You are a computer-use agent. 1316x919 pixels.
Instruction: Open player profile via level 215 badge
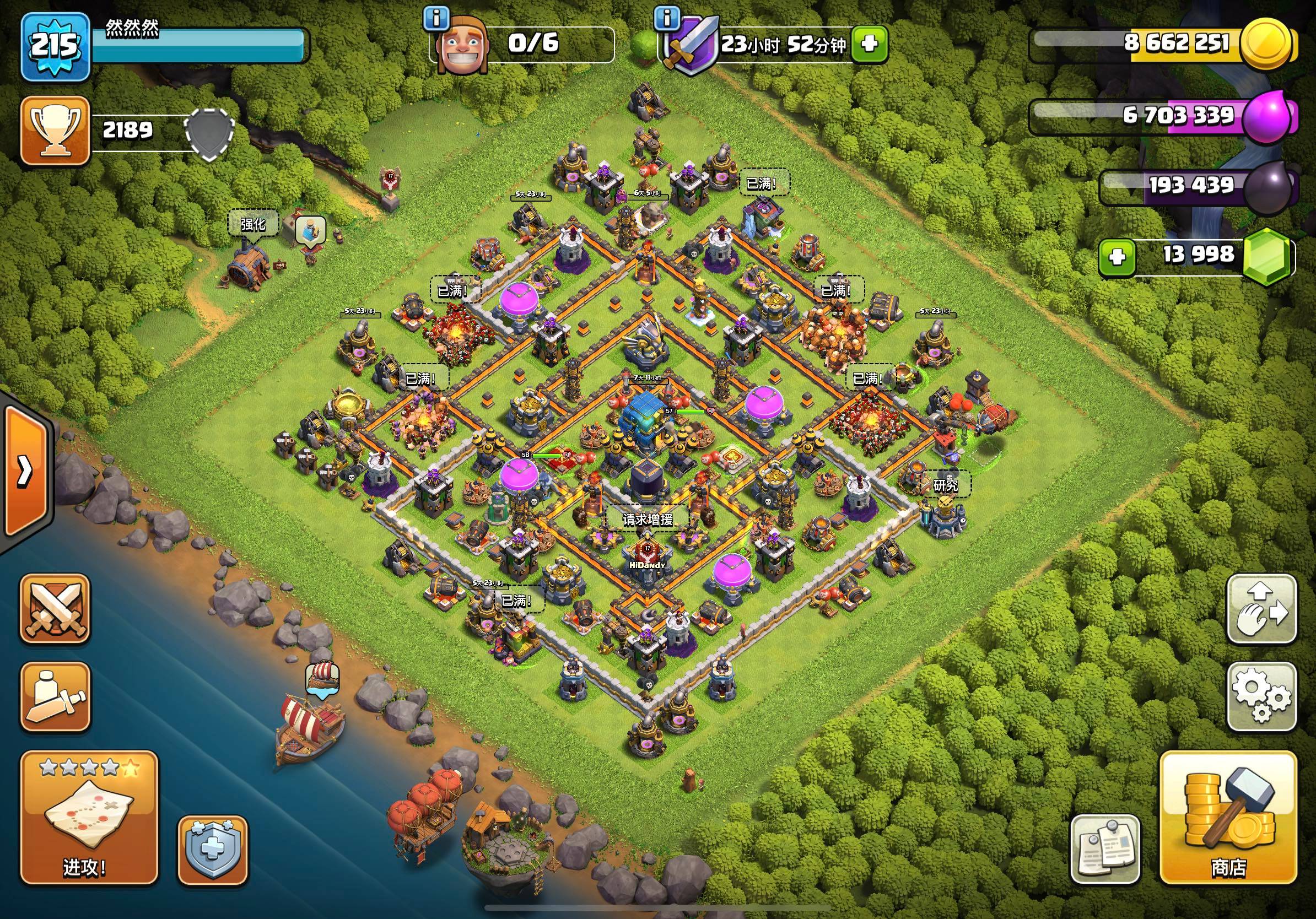pyautogui.click(x=55, y=46)
